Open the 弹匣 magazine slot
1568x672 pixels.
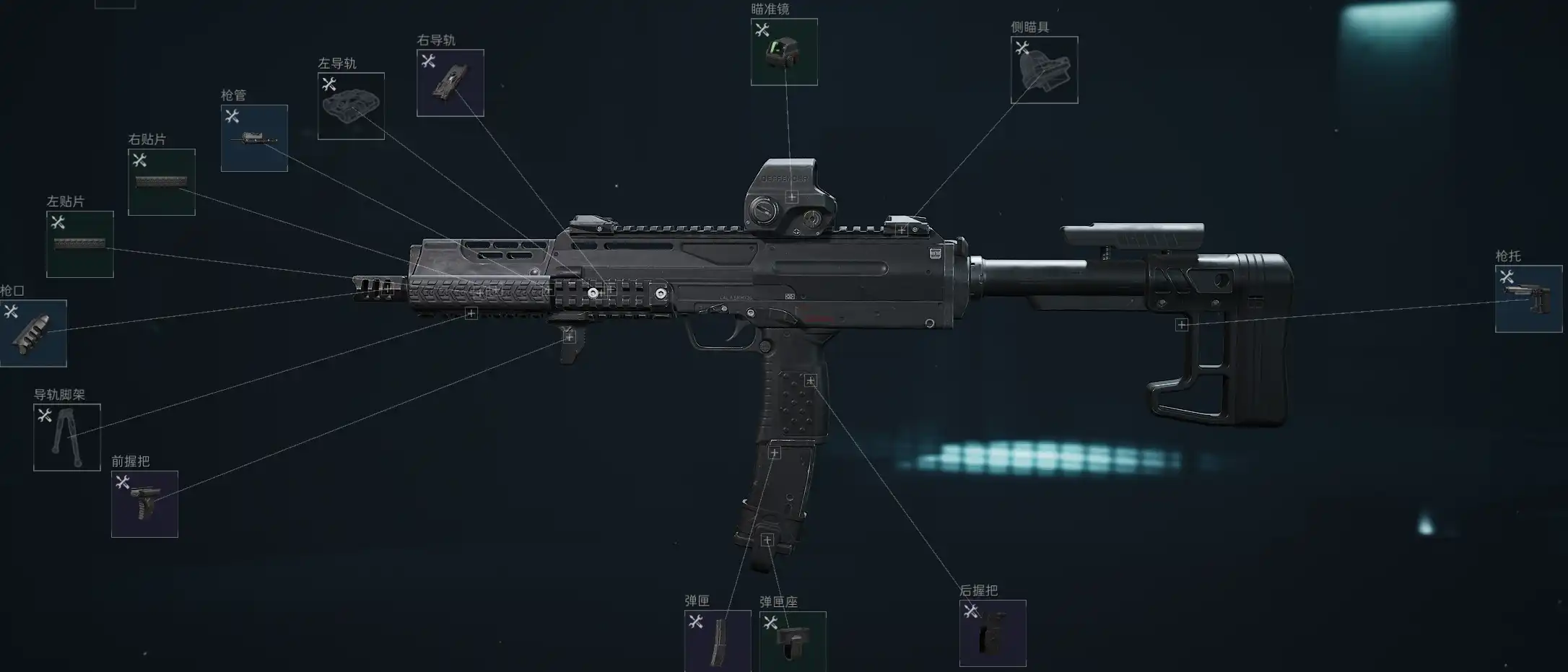pos(718,641)
